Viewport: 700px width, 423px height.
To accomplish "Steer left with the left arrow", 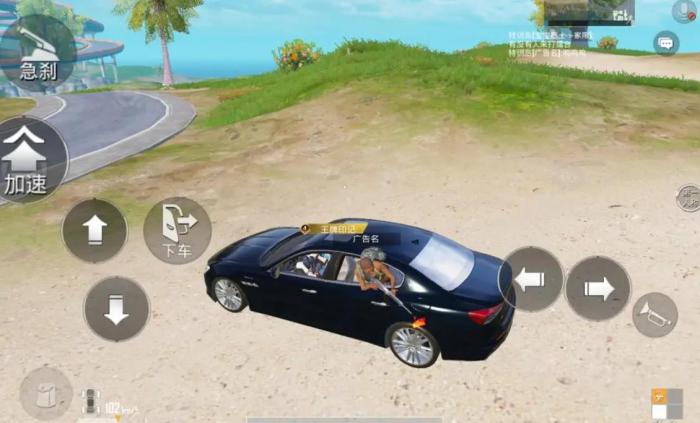I will pyautogui.click(x=530, y=279).
